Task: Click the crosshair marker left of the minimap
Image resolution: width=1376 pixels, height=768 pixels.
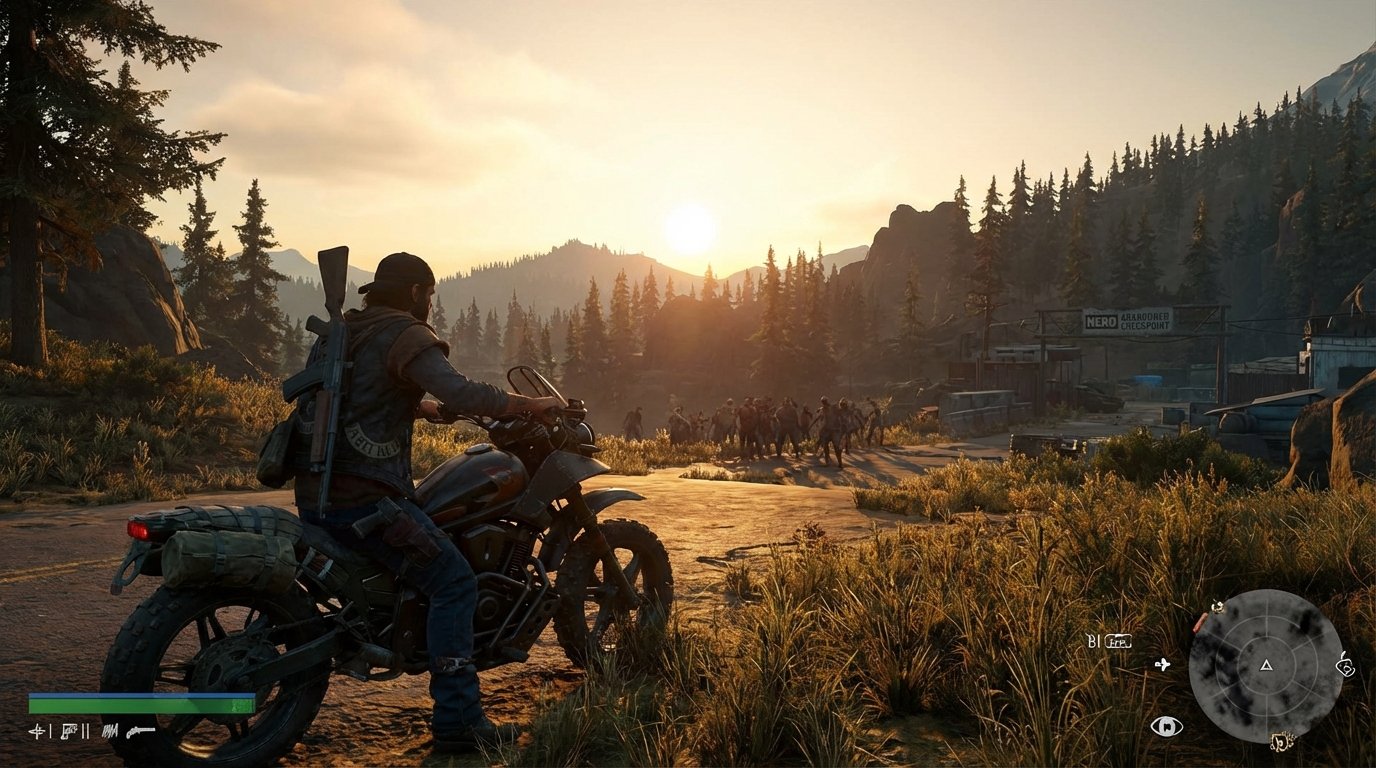Action: pyautogui.click(x=1162, y=664)
